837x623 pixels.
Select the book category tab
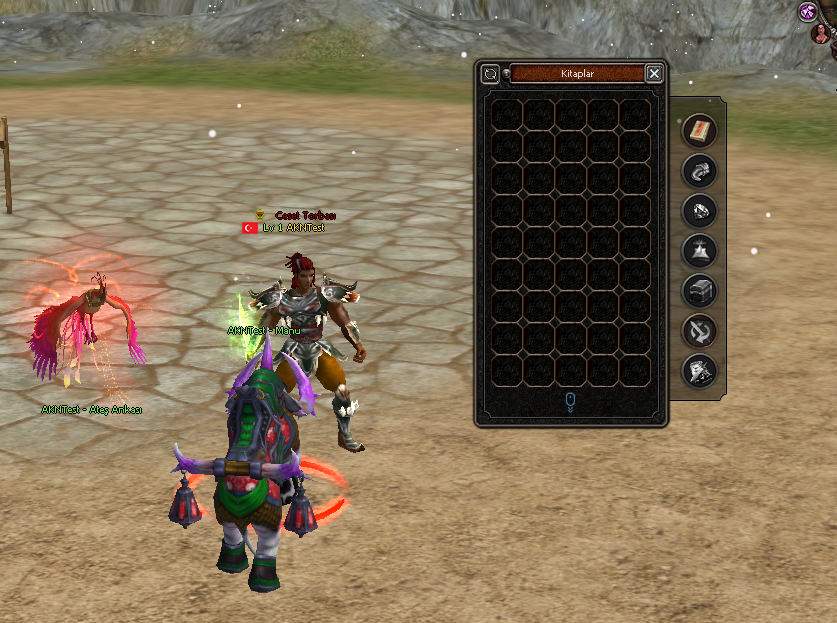699,130
